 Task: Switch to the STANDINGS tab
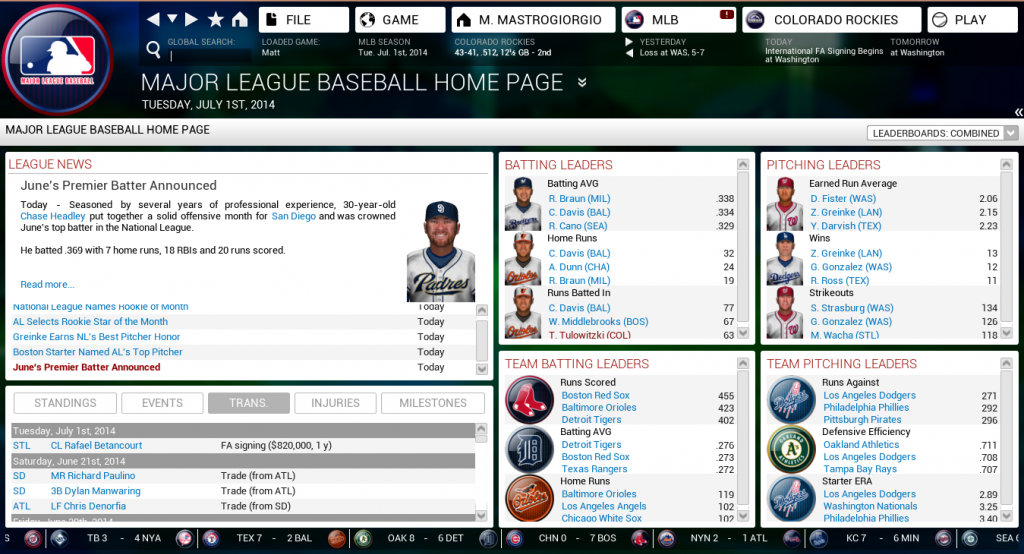pos(65,403)
